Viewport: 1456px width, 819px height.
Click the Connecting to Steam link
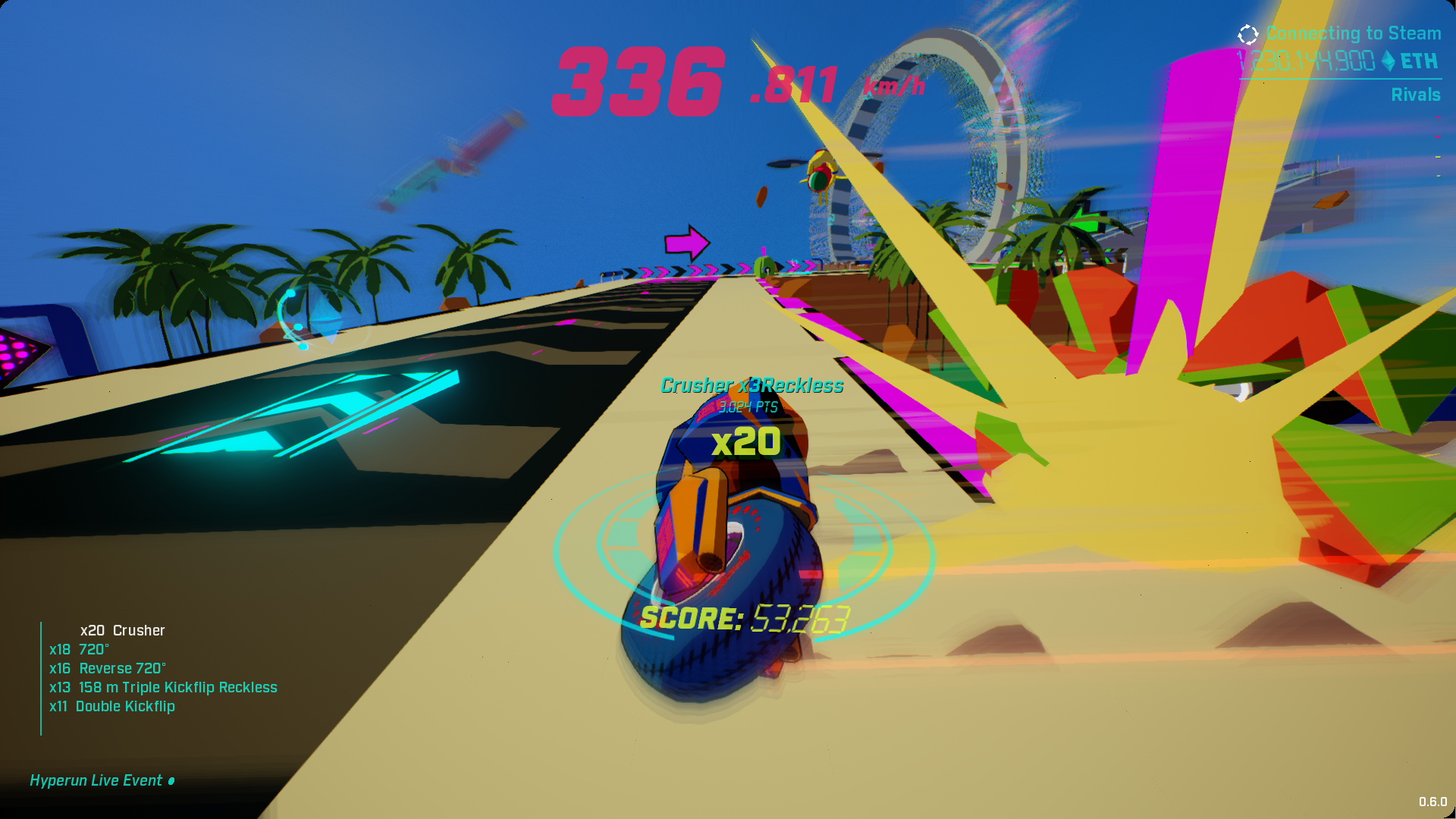[x=1352, y=33]
